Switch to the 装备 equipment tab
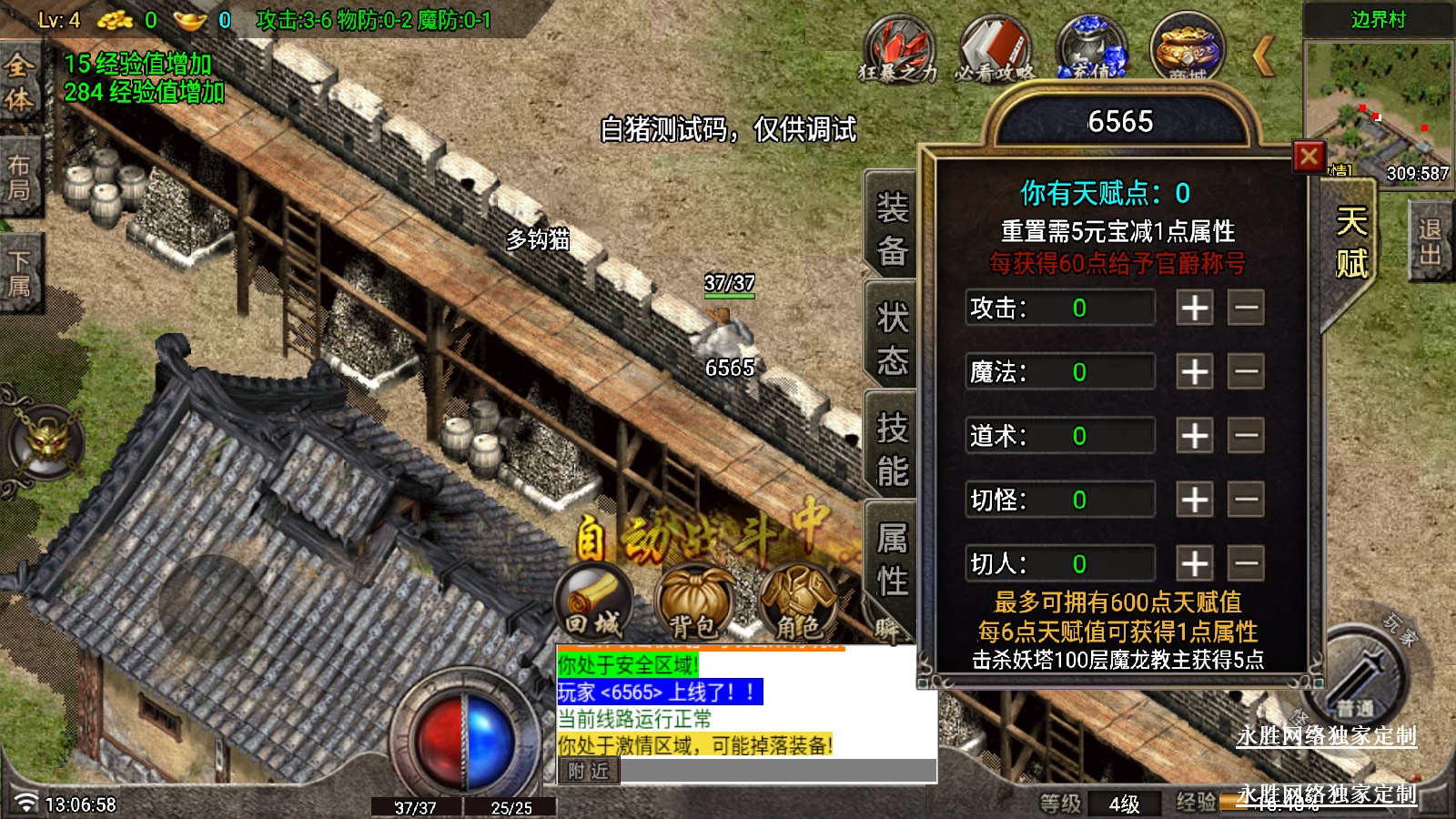Screen dimensions: 1456x819 point(892,227)
